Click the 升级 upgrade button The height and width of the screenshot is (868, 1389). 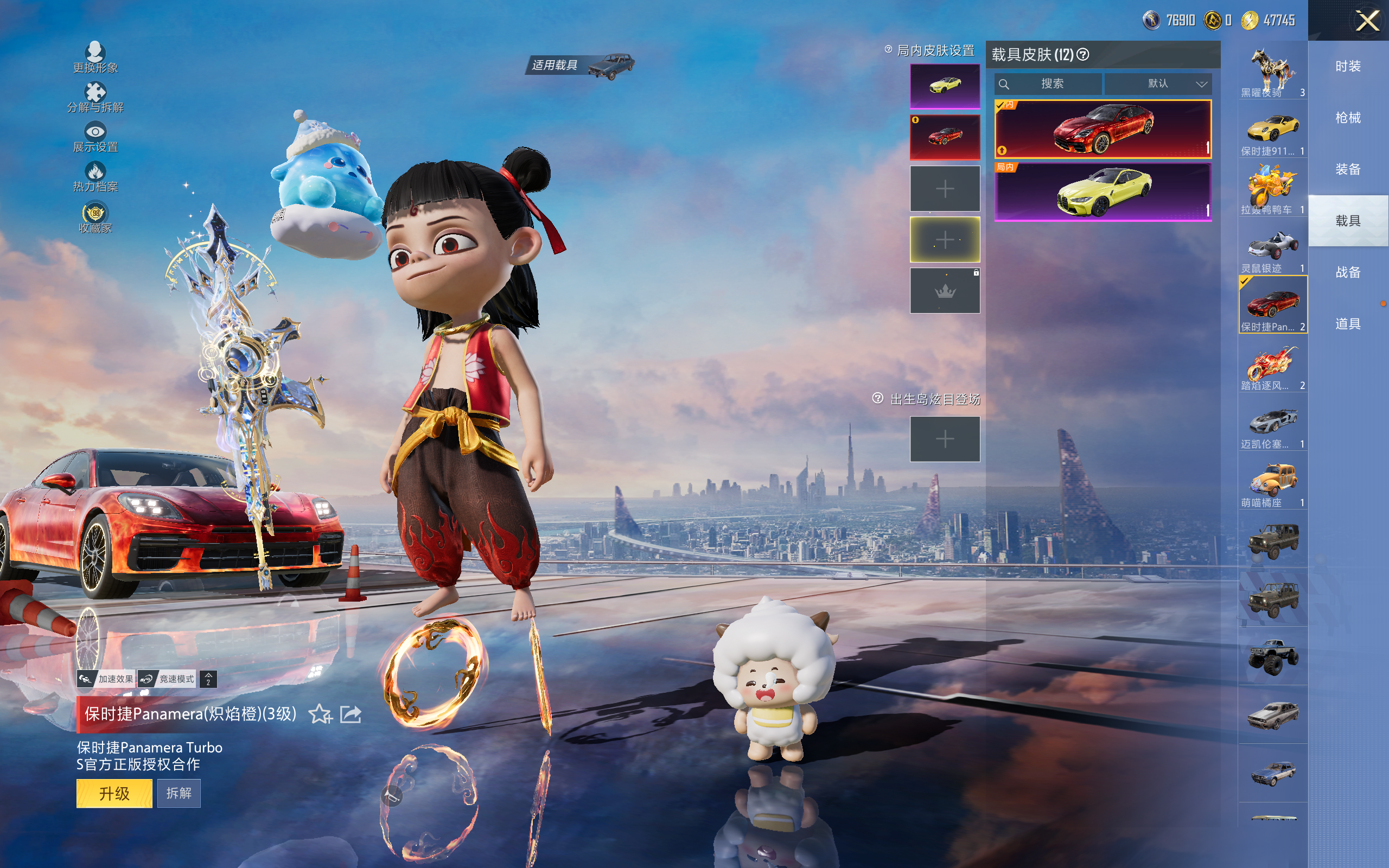(114, 793)
